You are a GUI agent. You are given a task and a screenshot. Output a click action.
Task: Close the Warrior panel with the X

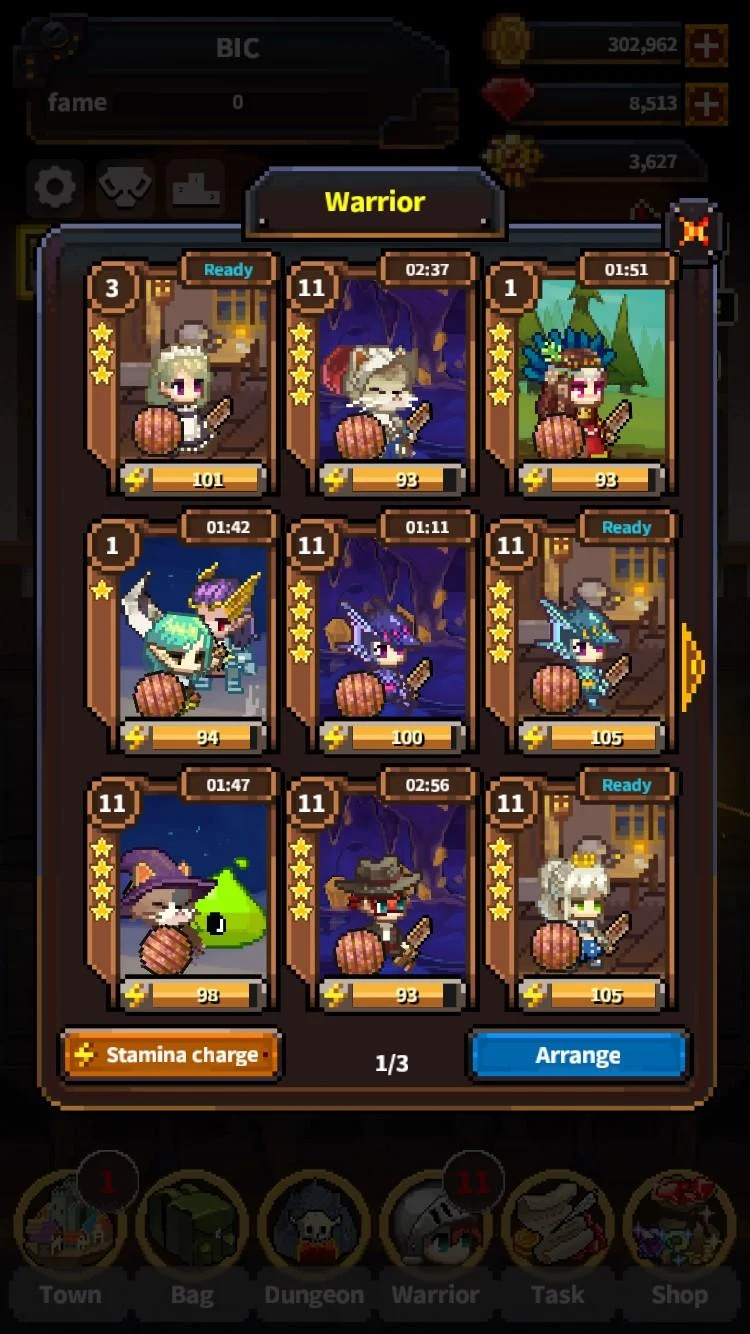point(693,232)
